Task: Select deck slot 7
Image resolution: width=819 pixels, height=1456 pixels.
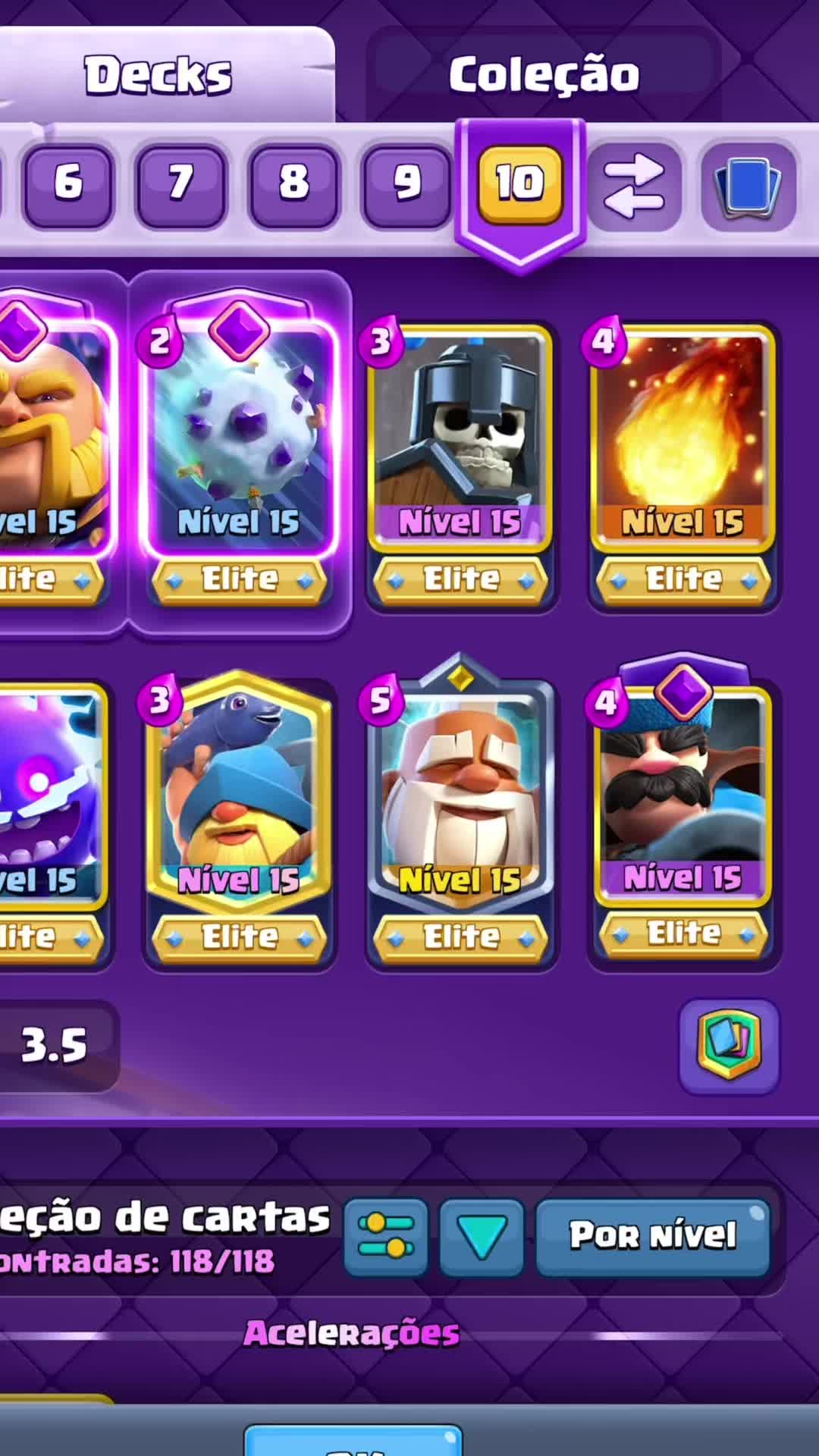Action: [x=180, y=184]
